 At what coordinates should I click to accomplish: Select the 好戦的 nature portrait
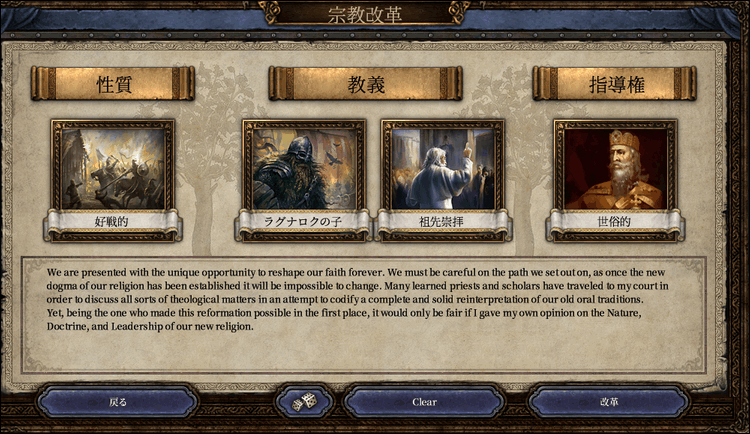click(113, 168)
